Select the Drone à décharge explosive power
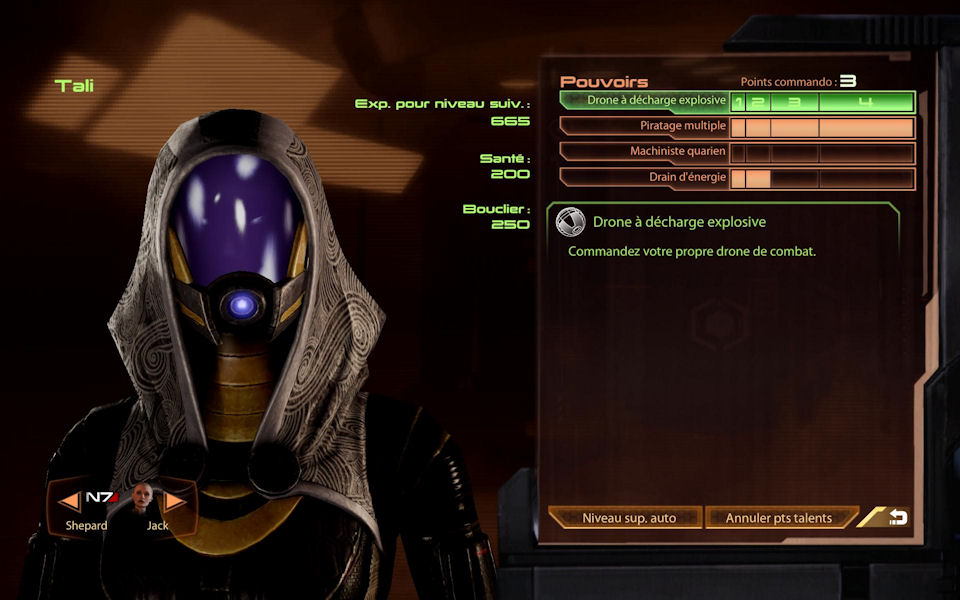The image size is (960, 600). coord(645,101)
